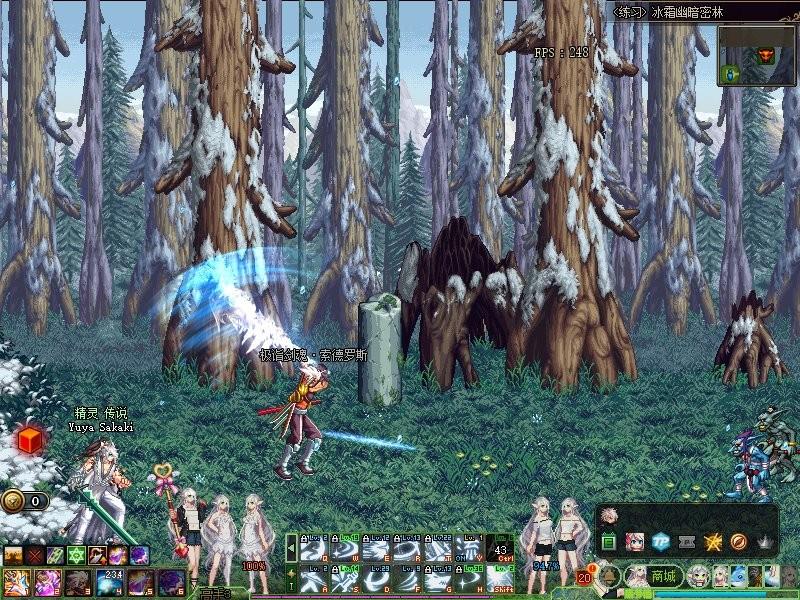Click the grey ticket icon
This screenshot has width=800, height=600.
click(686, 542)
